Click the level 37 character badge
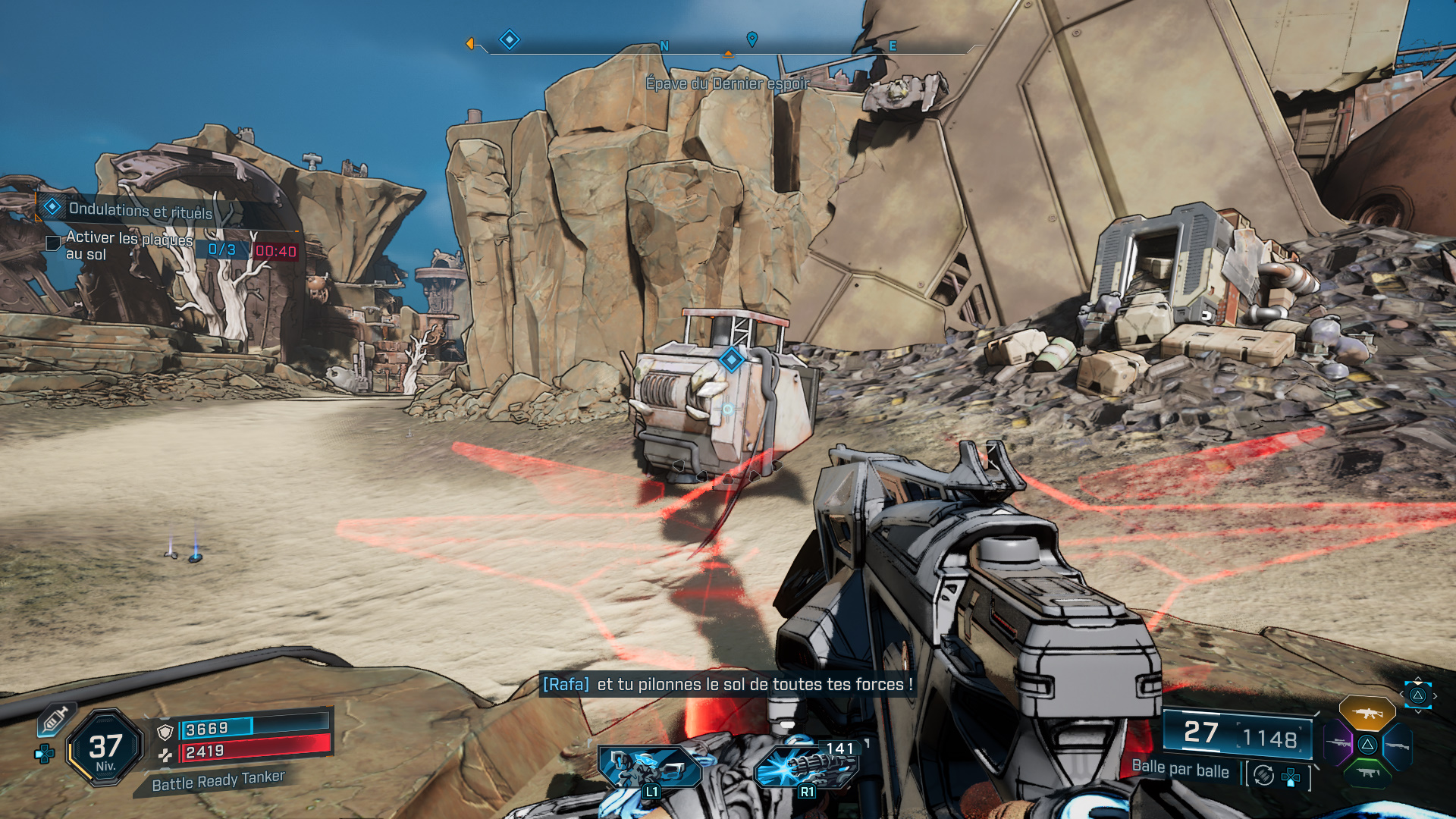 [x=105, y=748]
